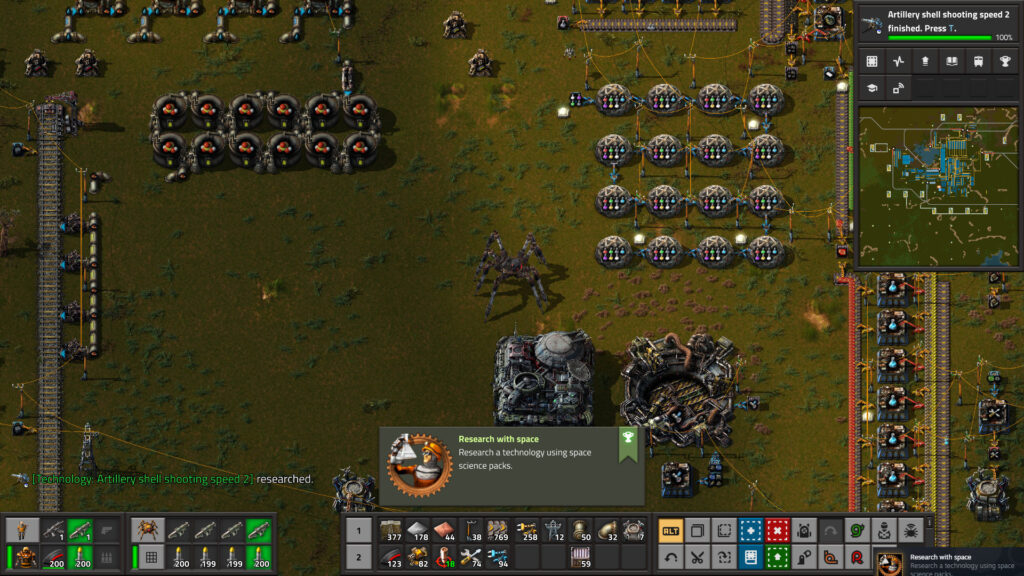Show the achievements trophy button
1024x576 pixels.
[x=1003, y=61]
